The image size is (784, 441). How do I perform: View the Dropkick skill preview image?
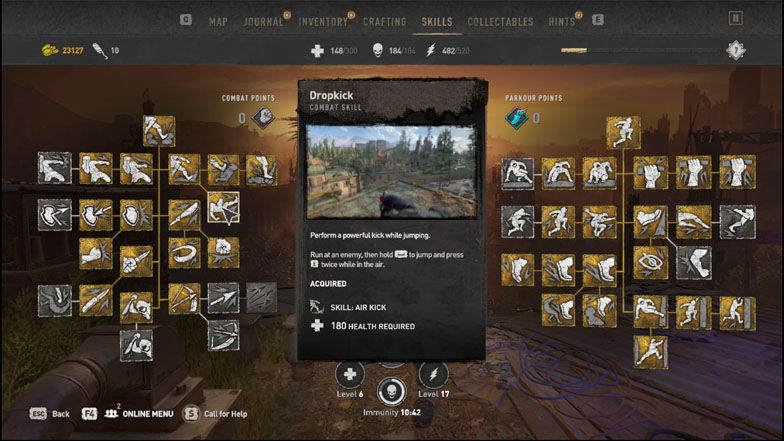(391, 171)
